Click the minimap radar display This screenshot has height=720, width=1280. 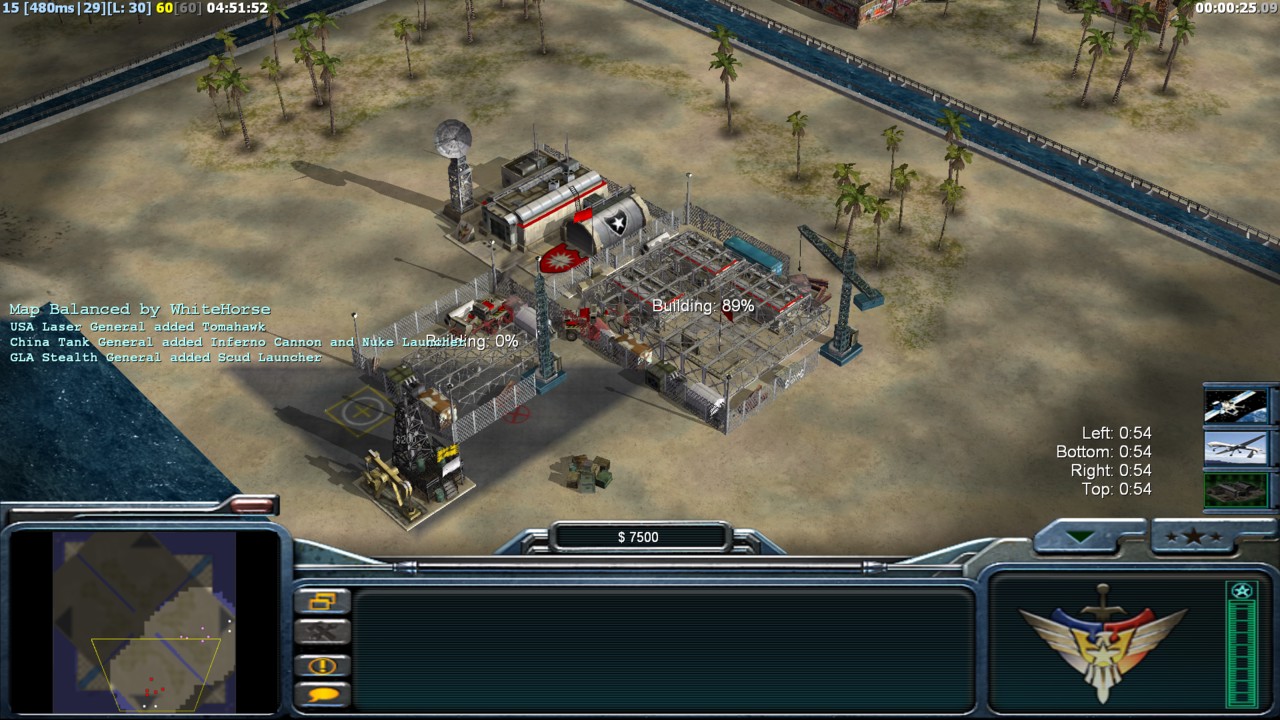pos(144,622)
